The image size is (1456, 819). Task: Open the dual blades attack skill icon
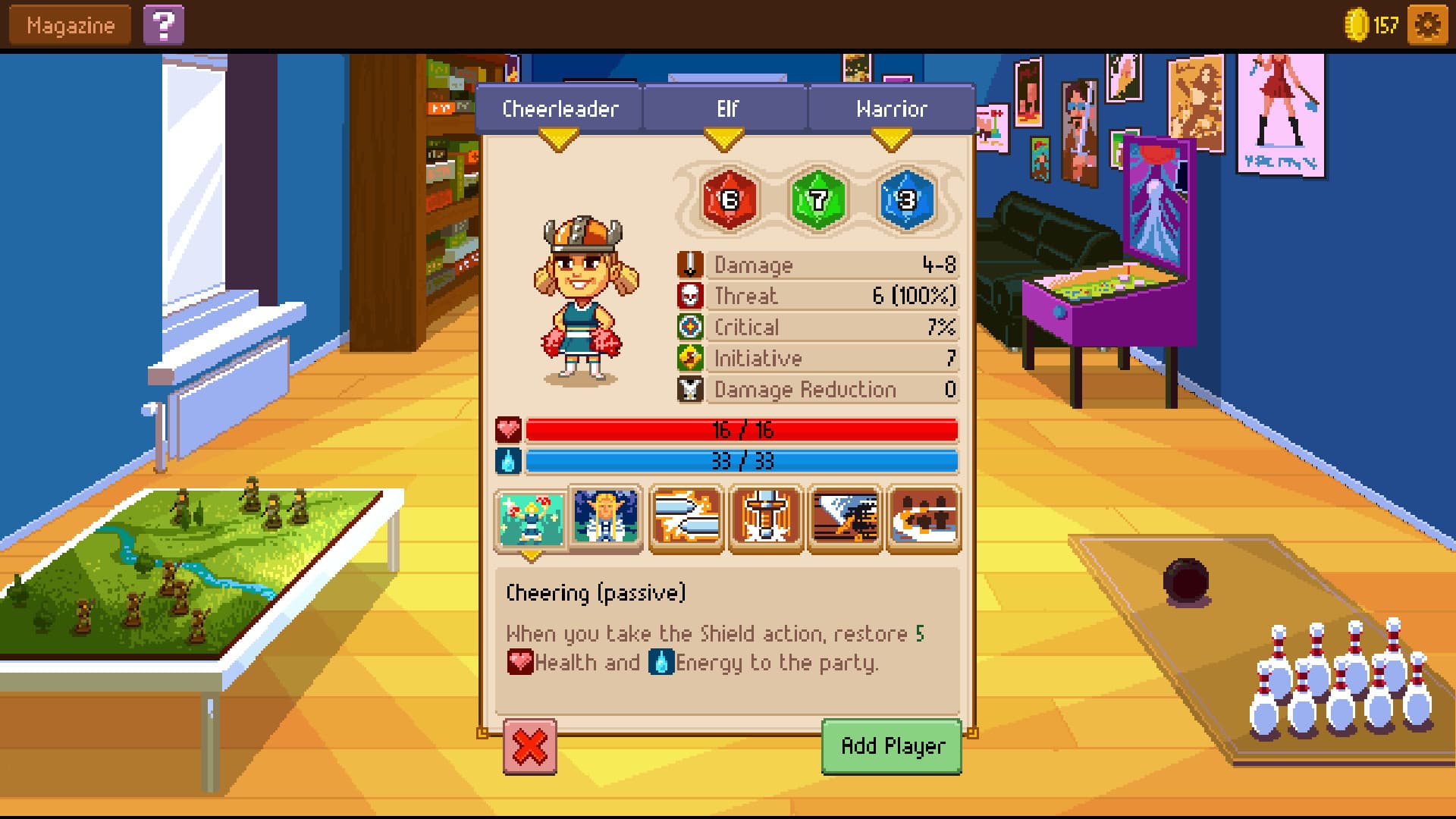click(686, 519)
